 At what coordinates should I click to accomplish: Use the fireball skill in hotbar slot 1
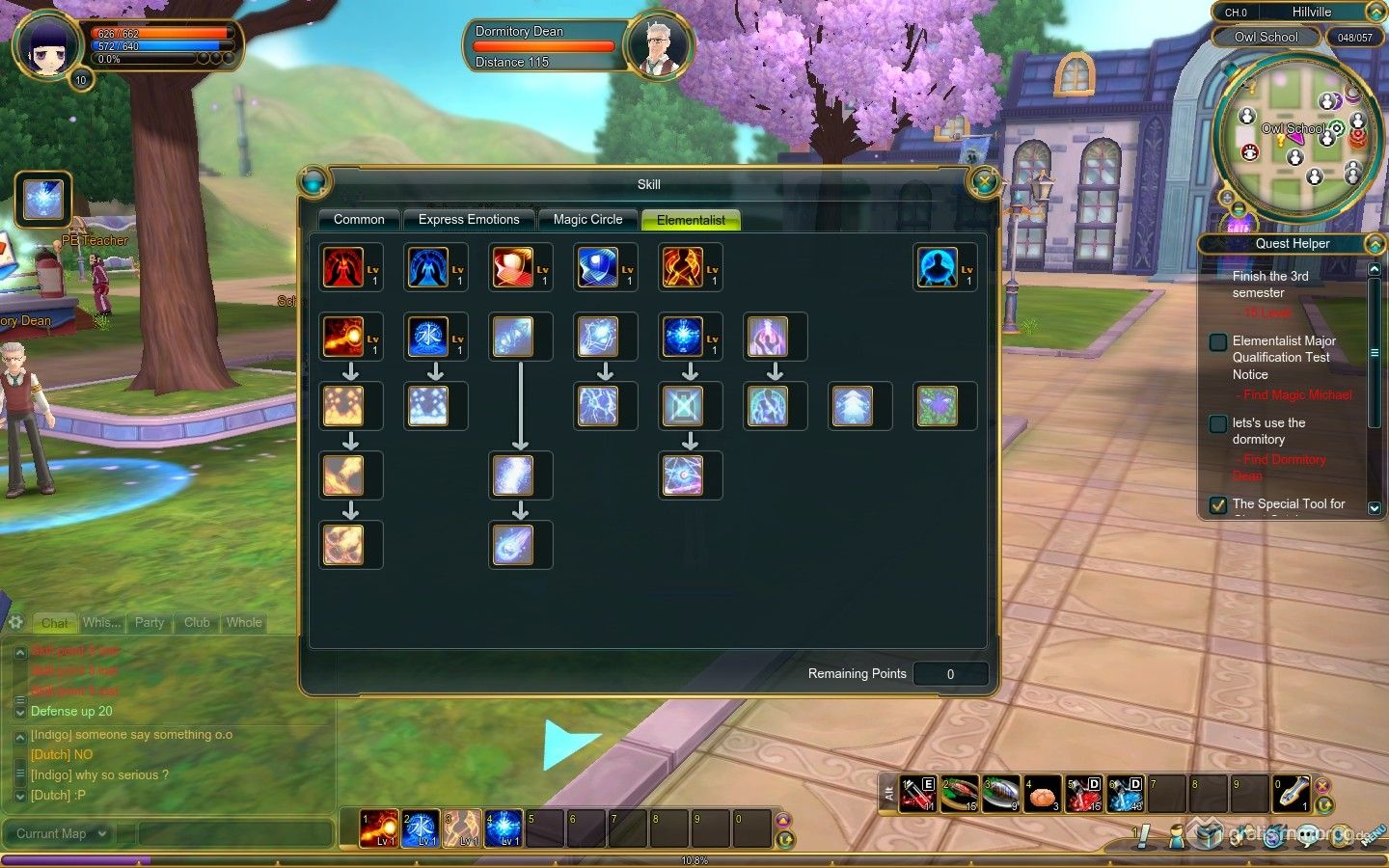point(378,828)
